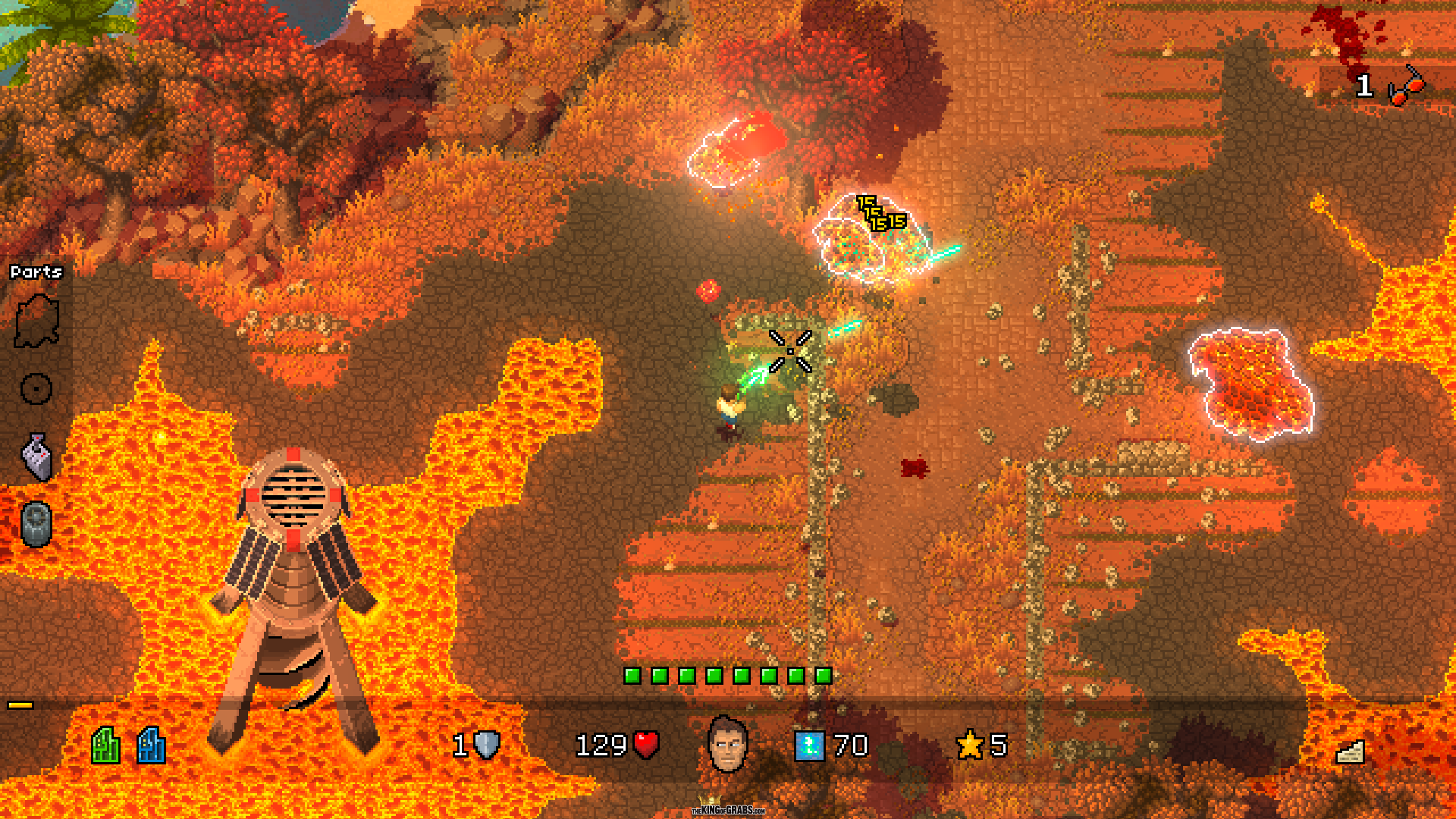The height and width of the screenshot is (819, 1456).
Task: Click the red sunglasses item icon
Action: [1407, 86]
